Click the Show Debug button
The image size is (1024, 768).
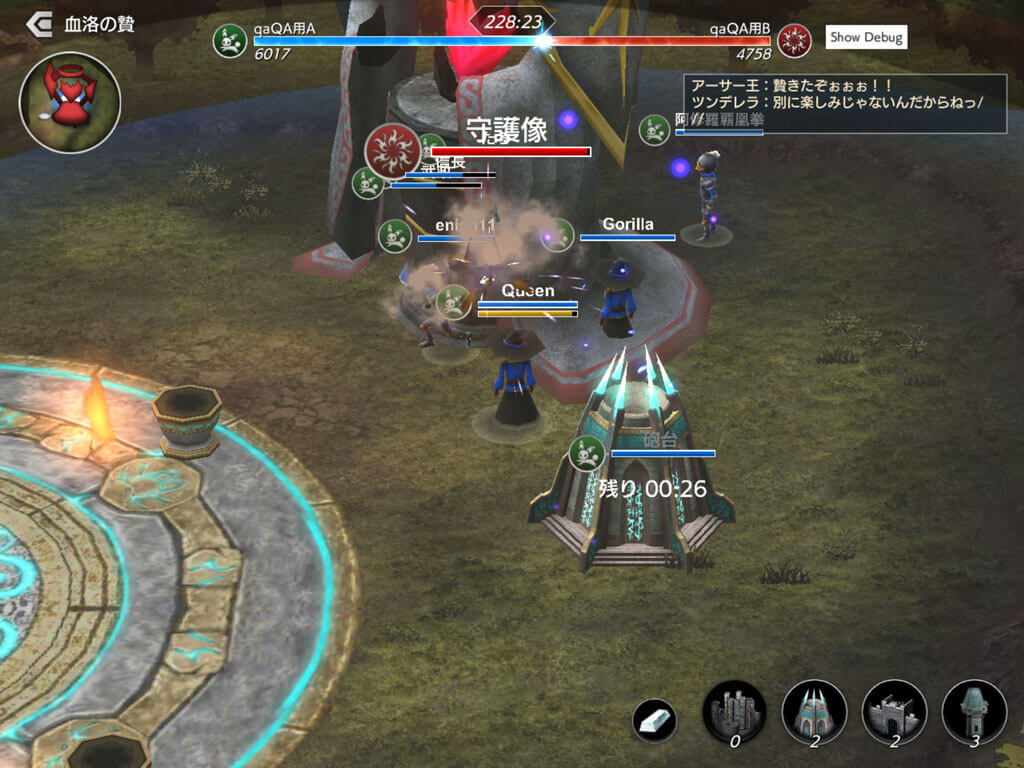(866, 38)
